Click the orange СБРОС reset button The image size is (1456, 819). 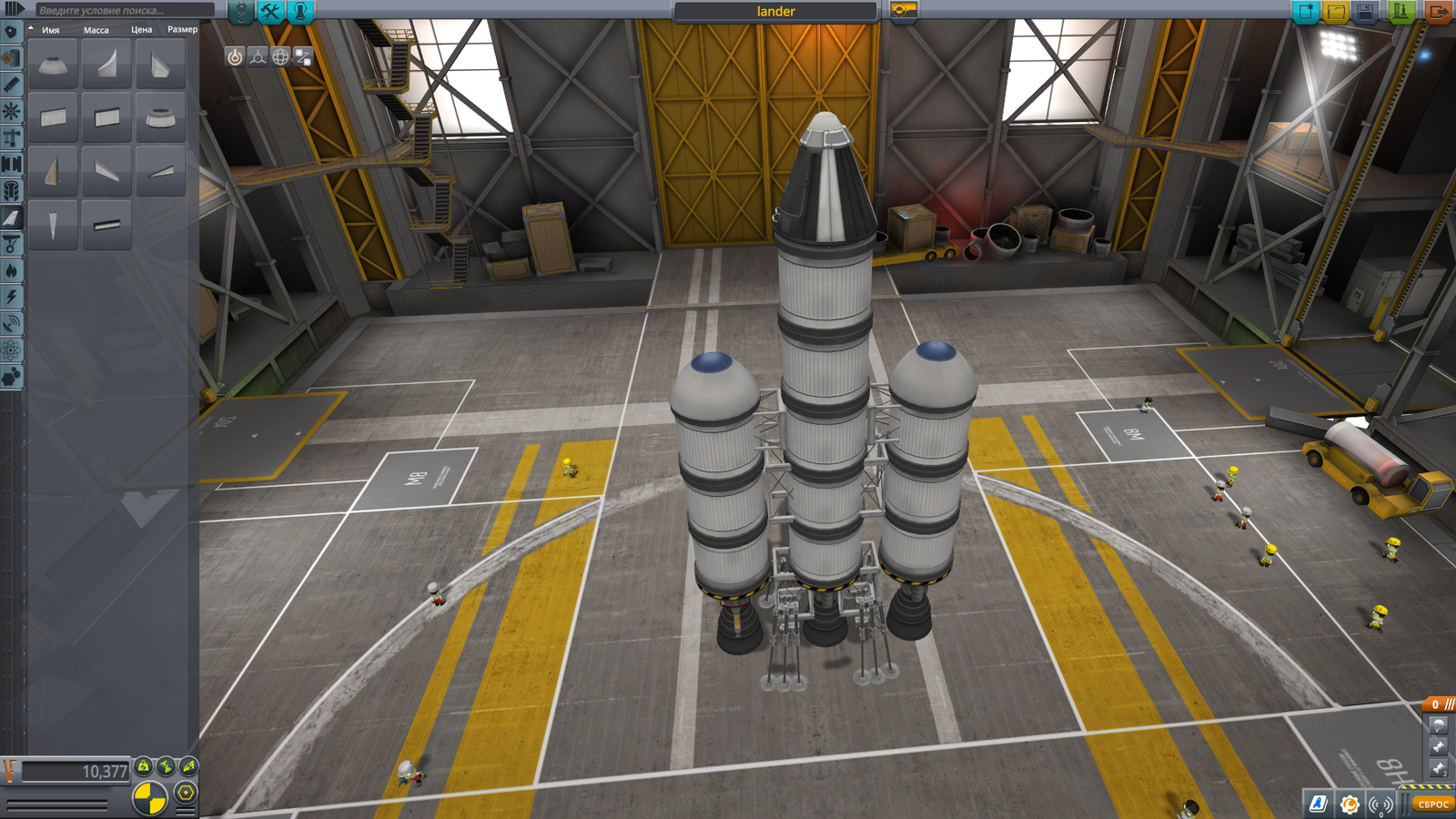coord(1432,804)
